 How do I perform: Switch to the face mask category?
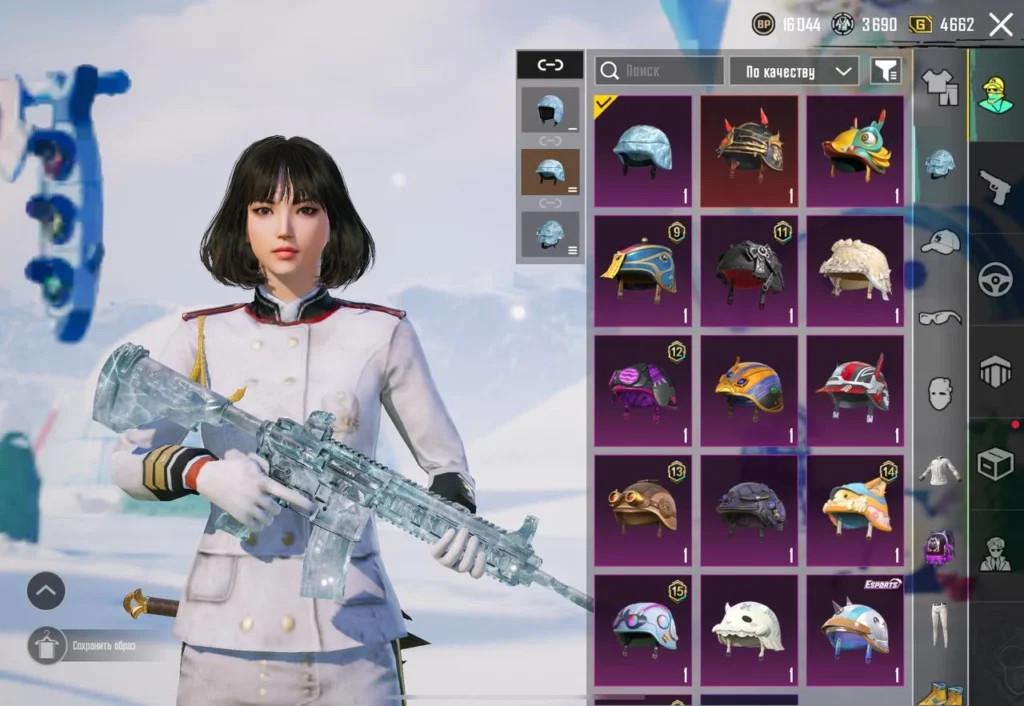pos(939,393)
